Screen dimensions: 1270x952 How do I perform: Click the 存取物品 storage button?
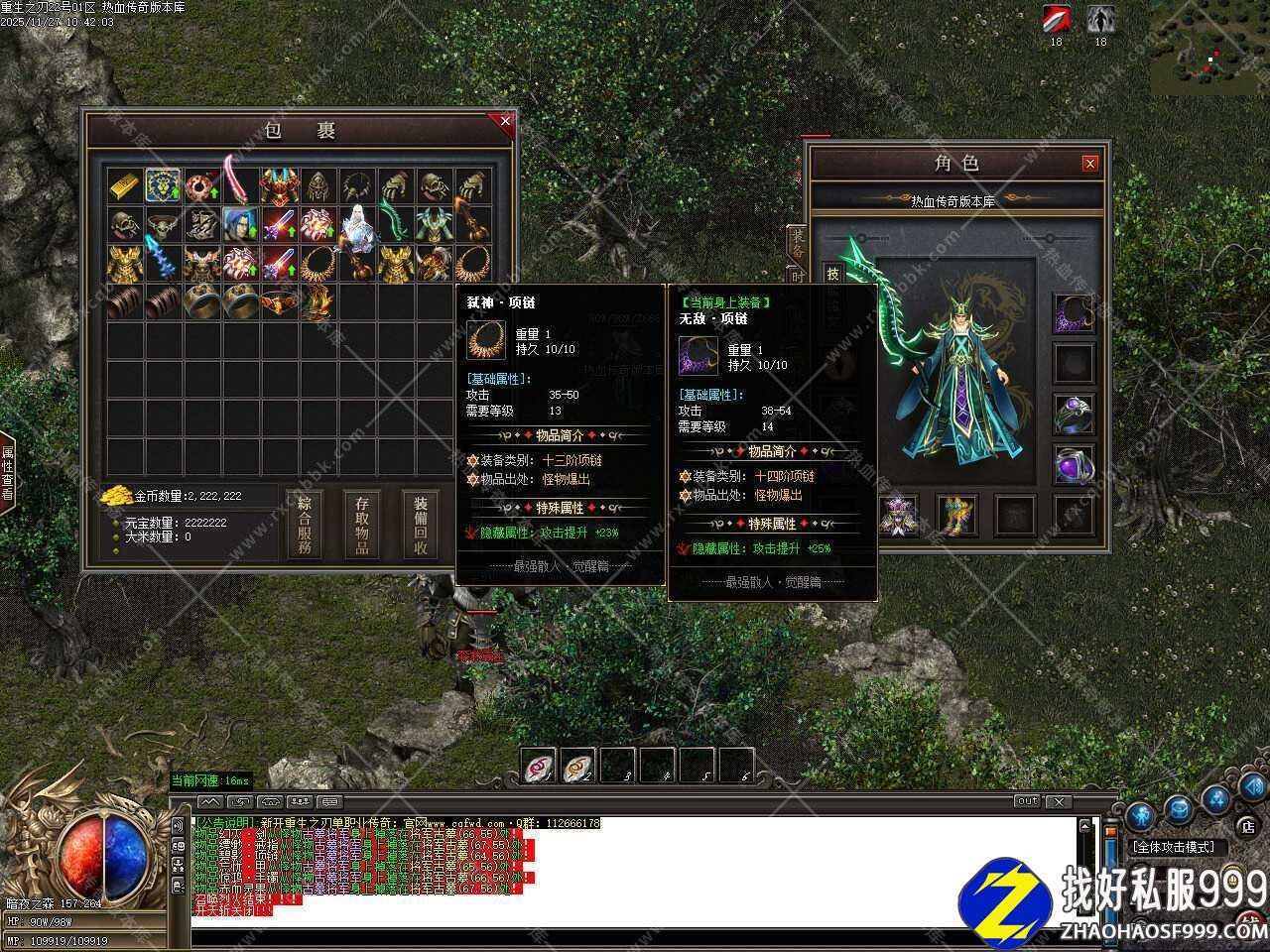coord(362,525)
